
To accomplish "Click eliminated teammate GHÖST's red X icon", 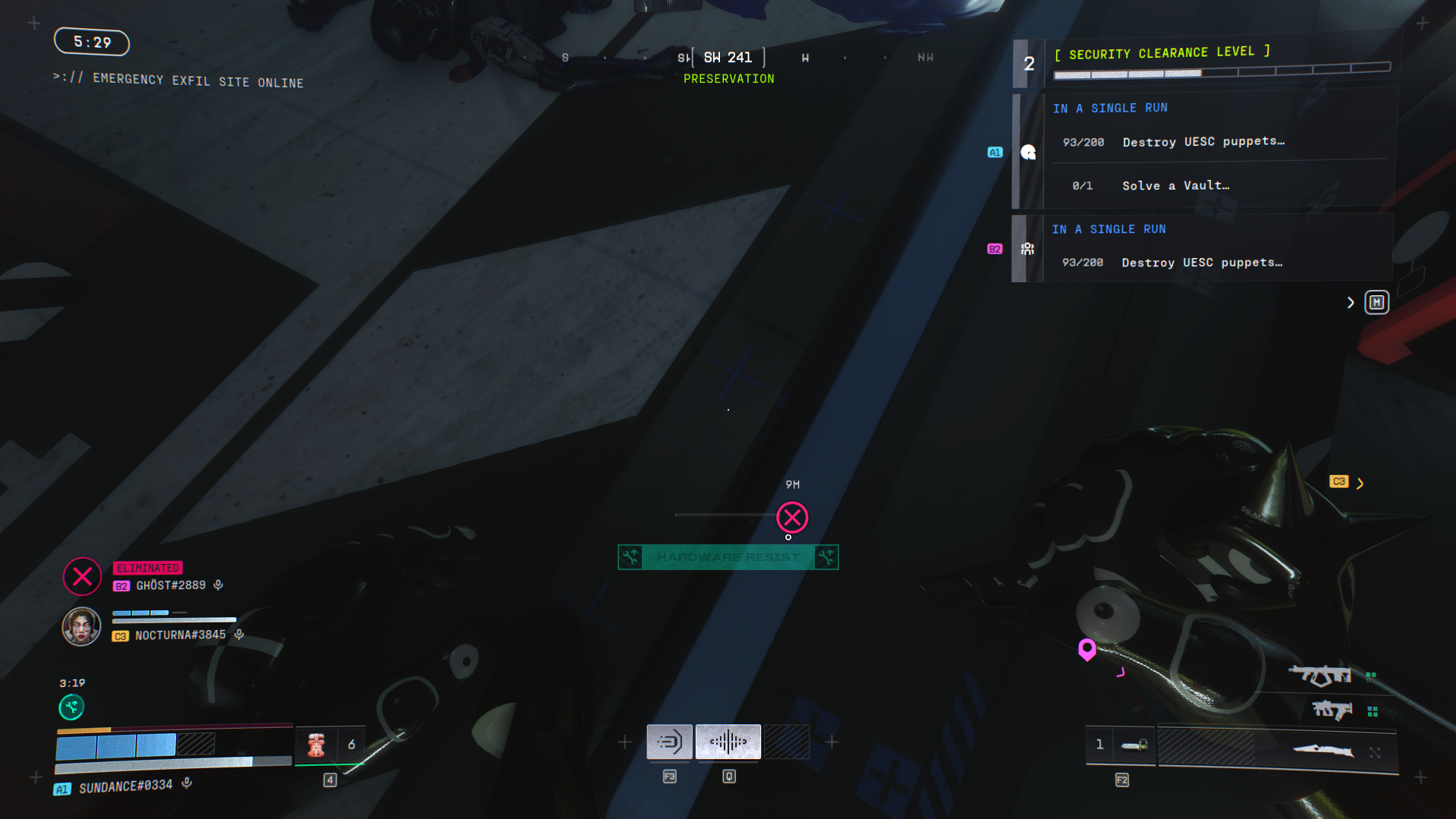I will point(82,577).
